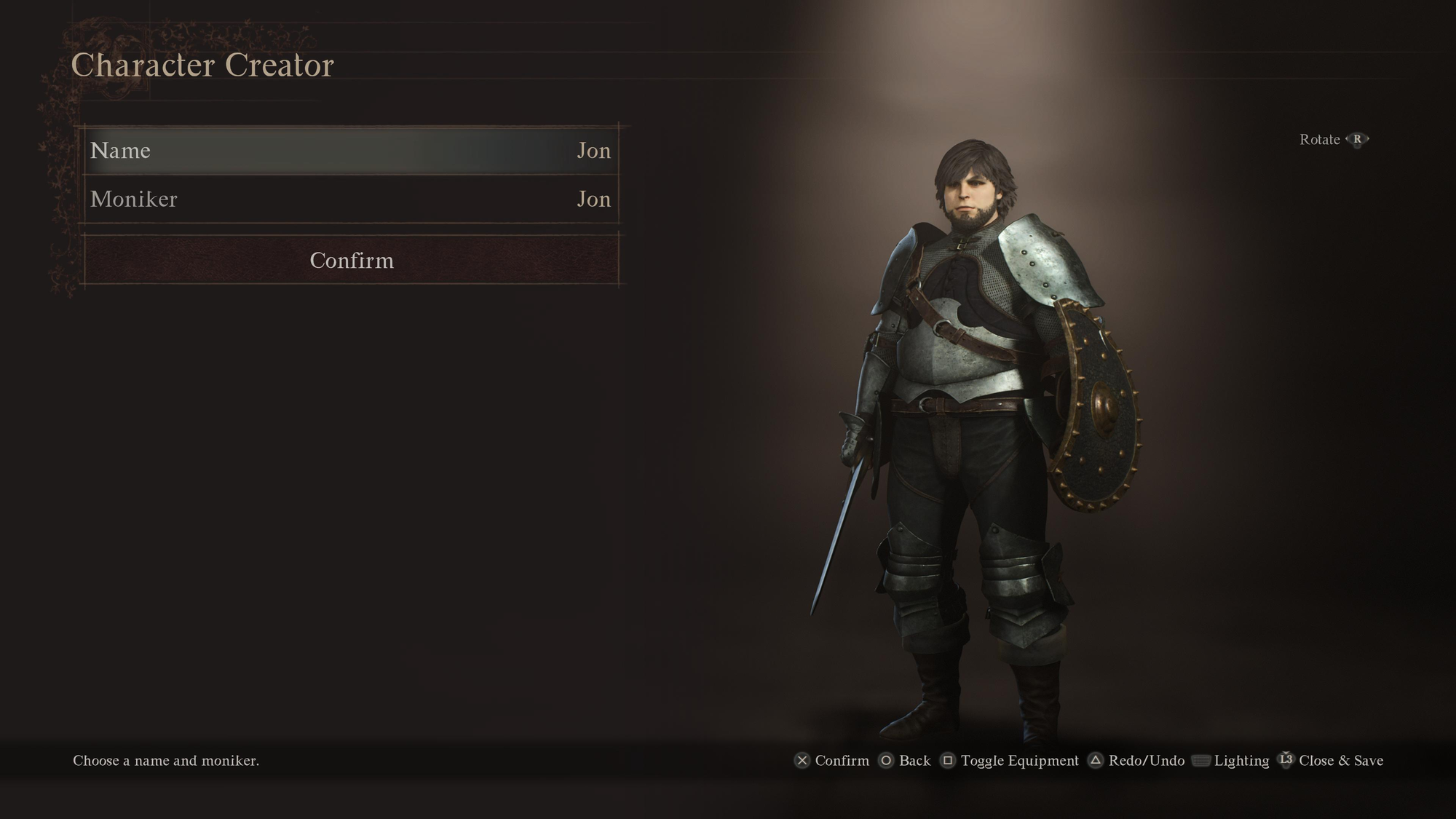Select the Moniker field row
Viewport: 1456px width, 819px height.
(351, 199)
